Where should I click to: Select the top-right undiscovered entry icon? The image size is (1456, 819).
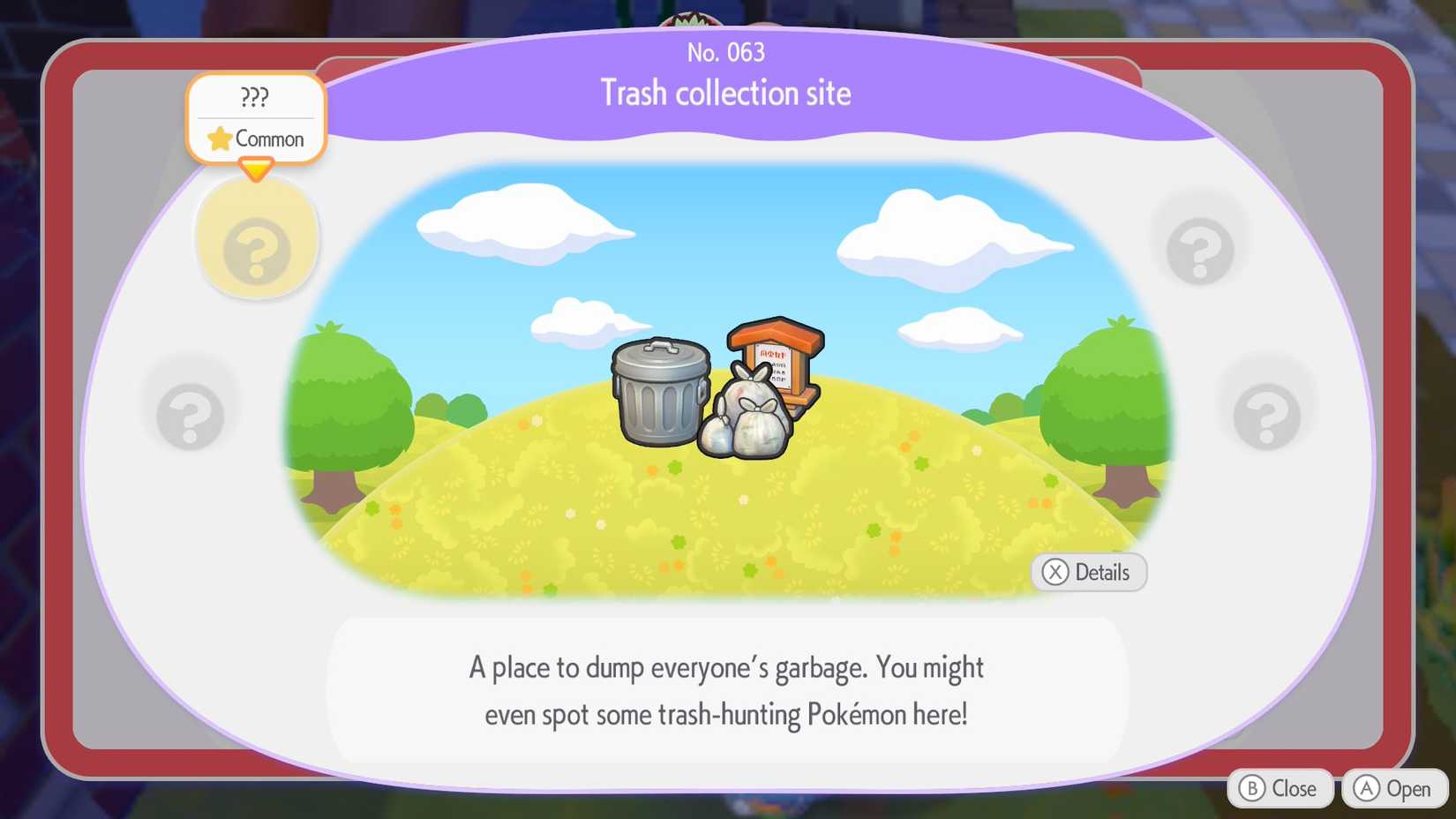click(1200, 250)
